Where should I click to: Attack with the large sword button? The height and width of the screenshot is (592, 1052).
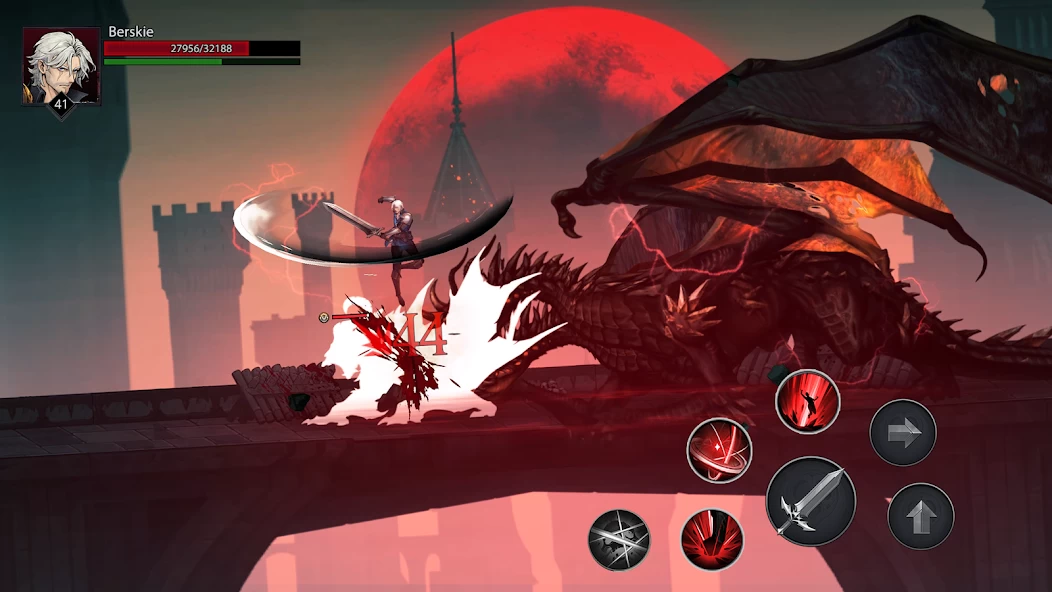pyautogui.click(x=811, y=501)
